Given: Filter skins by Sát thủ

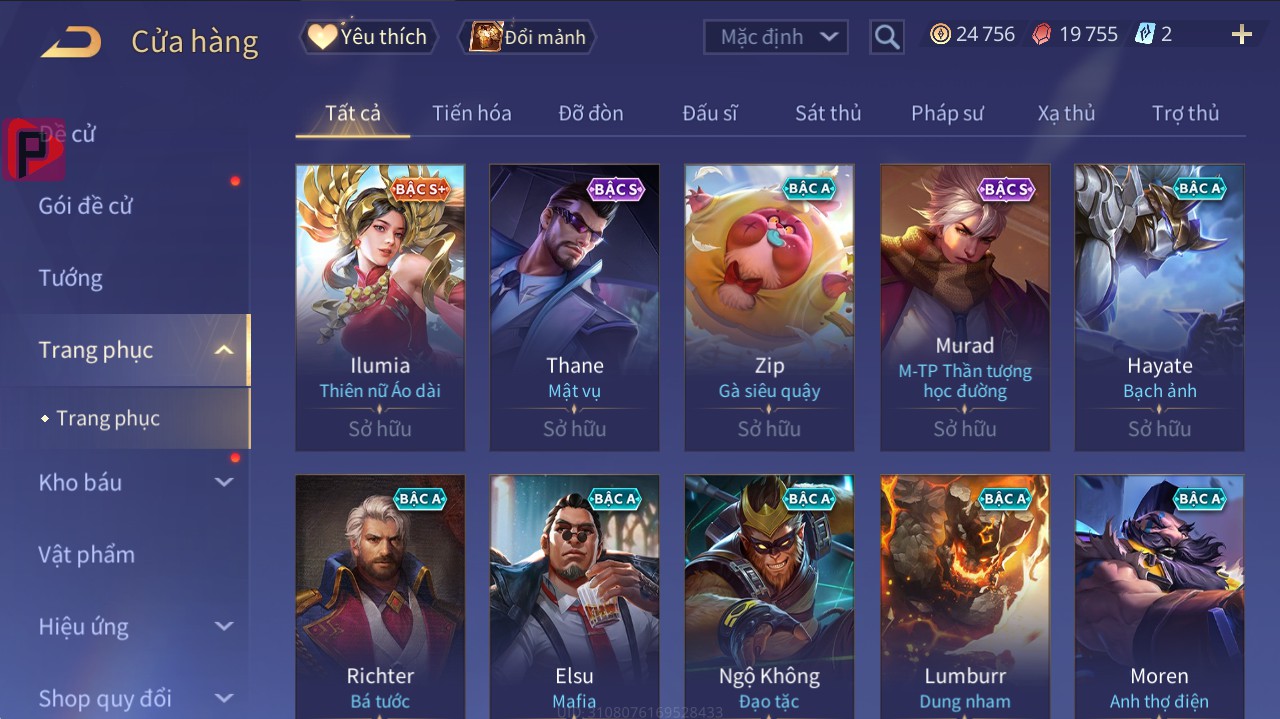Looking at the screenshot, I should (827, 113).
